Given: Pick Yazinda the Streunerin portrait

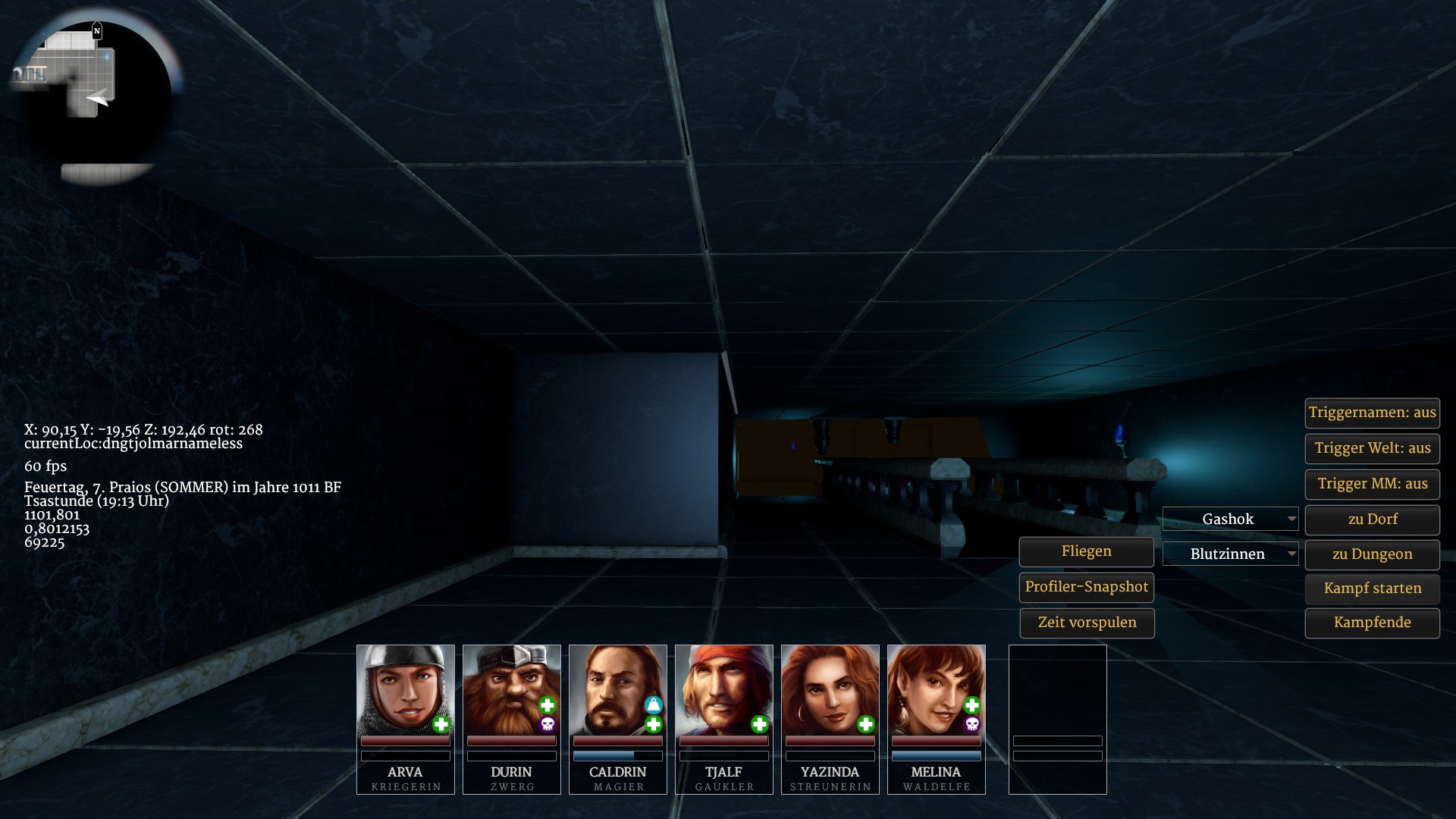Looking at the screenshot, I should pos(830,690).
